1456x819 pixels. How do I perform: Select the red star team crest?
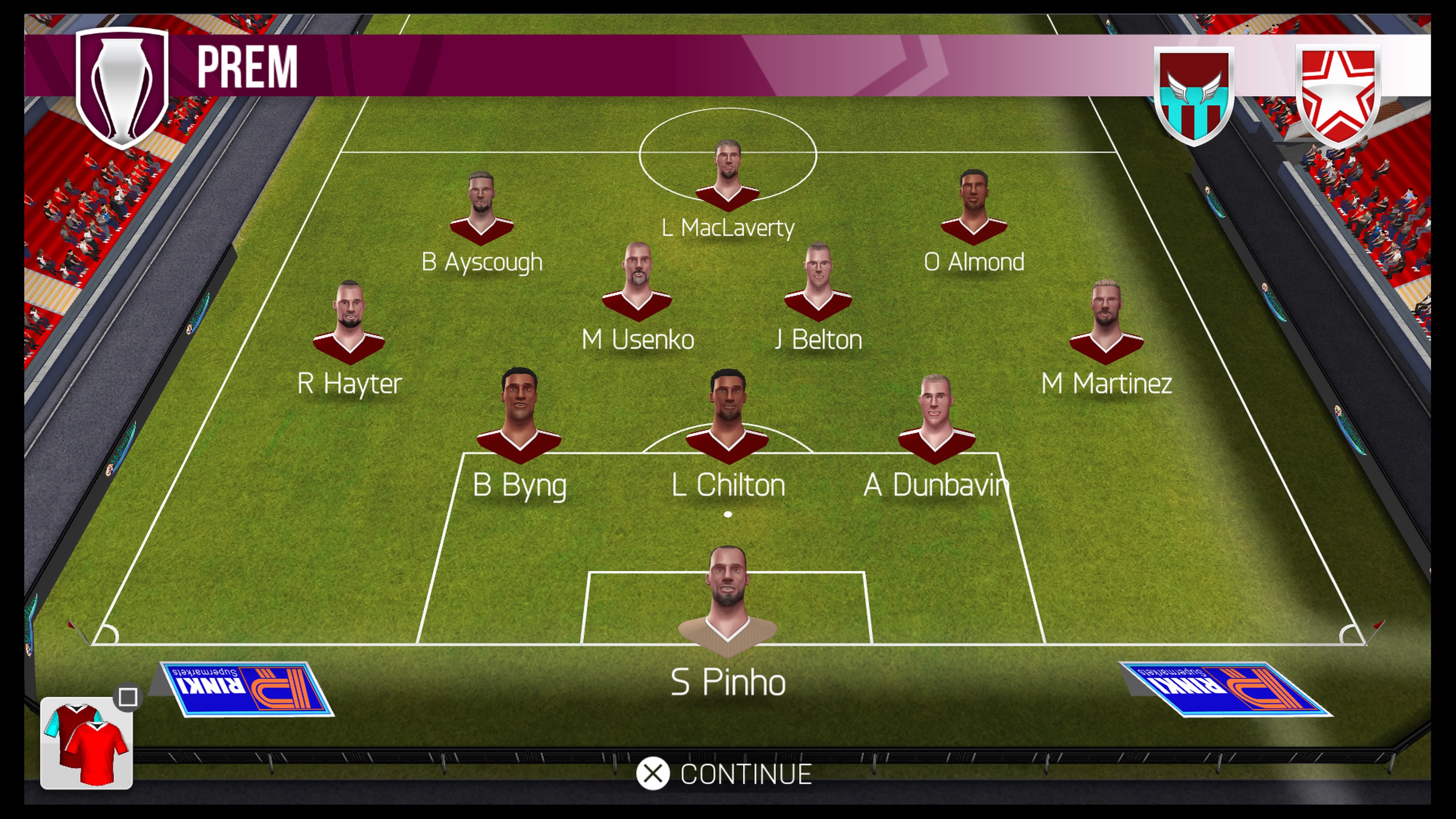(1338, 95)
